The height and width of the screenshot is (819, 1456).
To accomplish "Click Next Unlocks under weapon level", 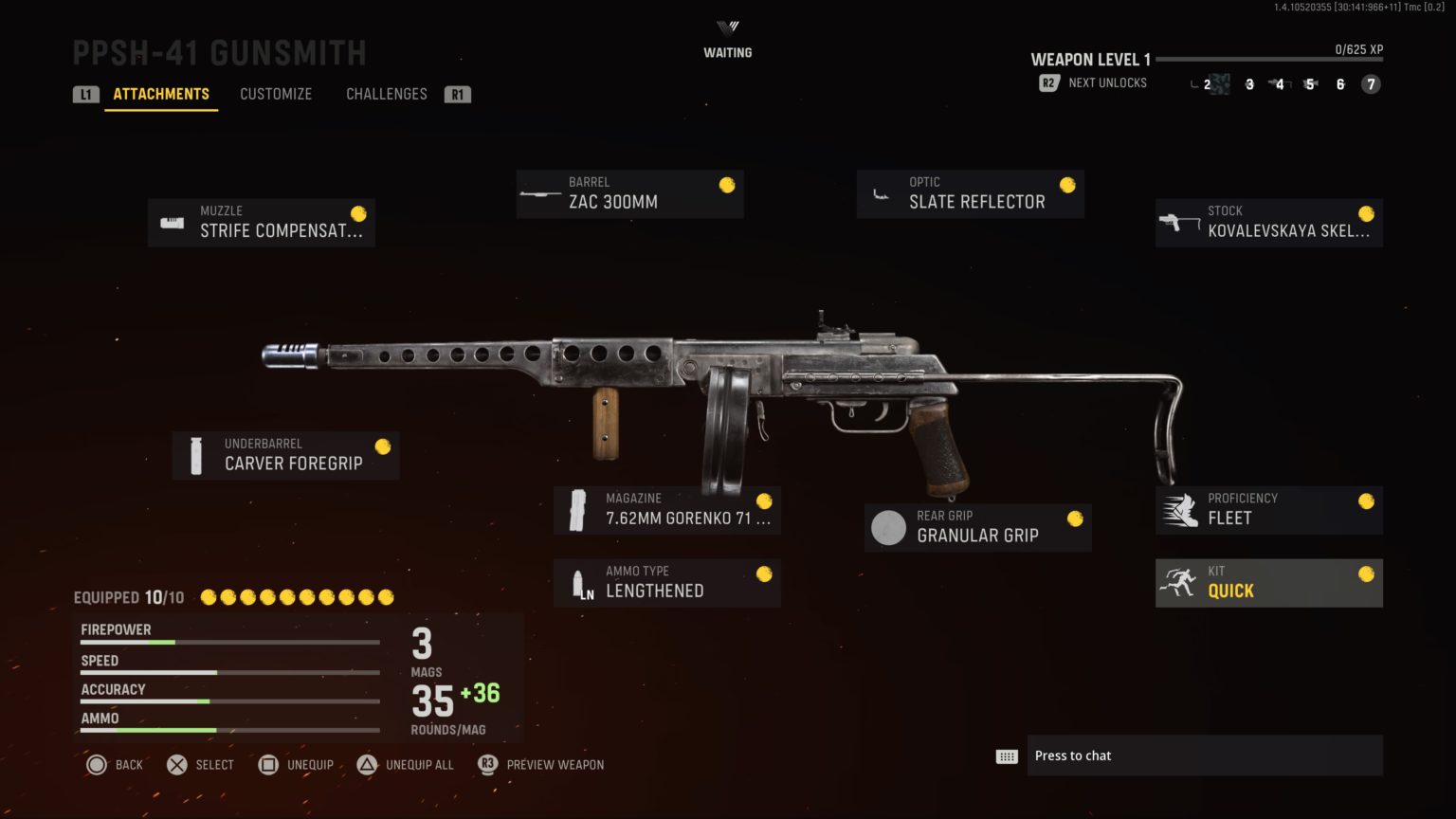I will click(x=1106, y=82).
